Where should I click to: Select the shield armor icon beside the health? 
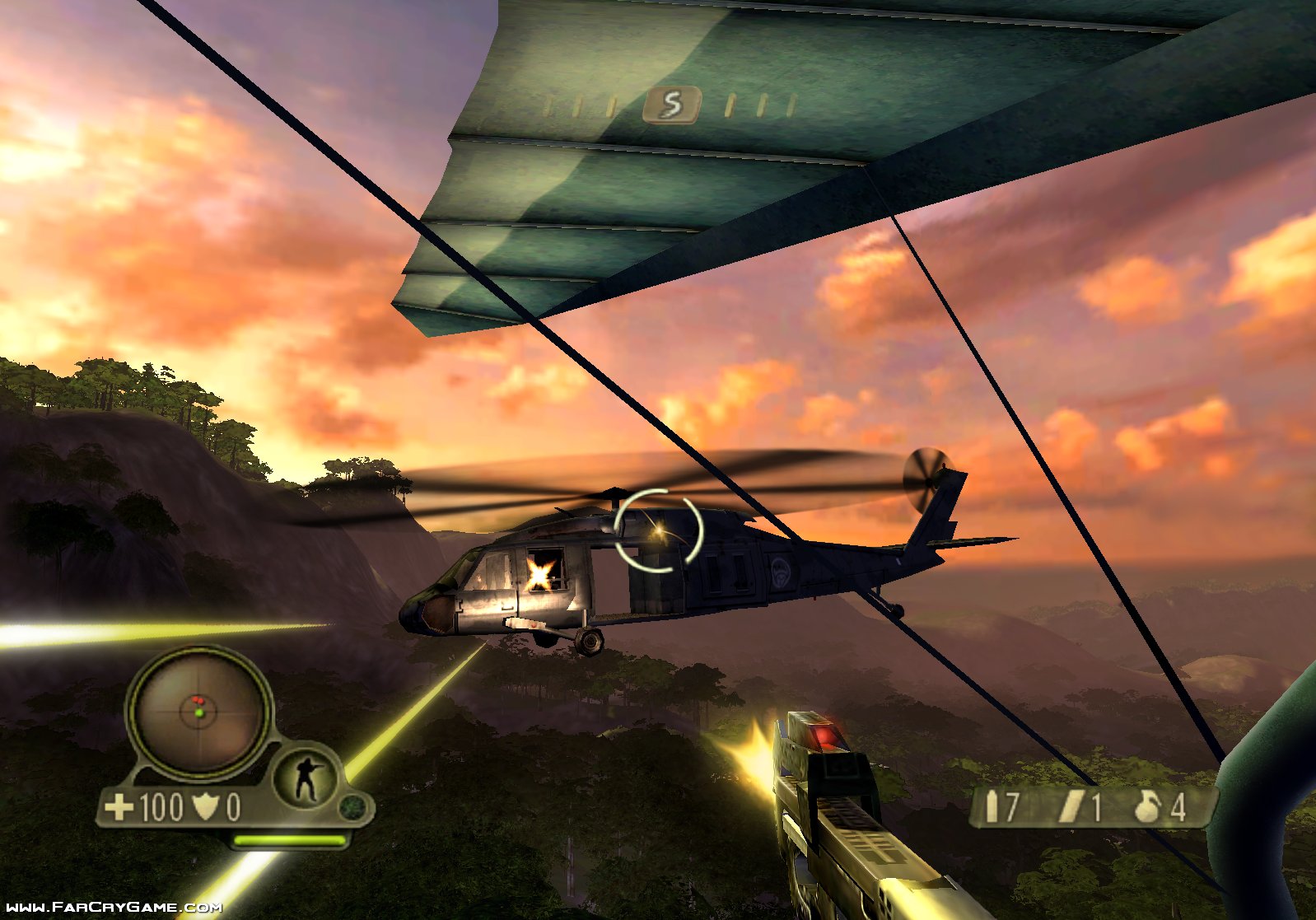click(x=205, y=806)
